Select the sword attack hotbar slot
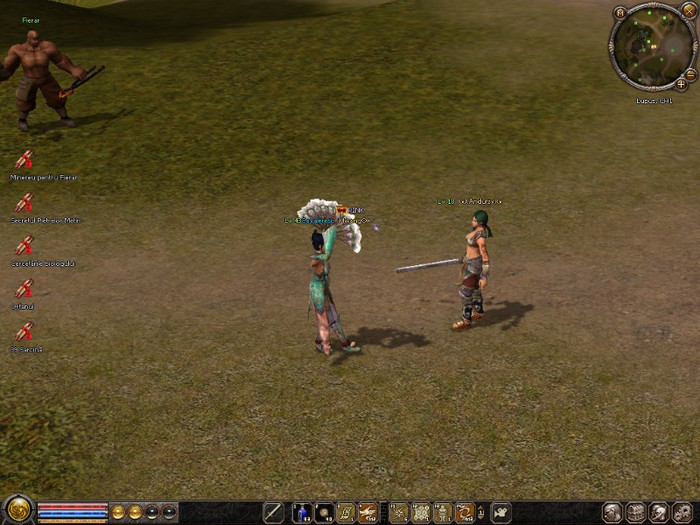This screenshot has width=700, height=525. [273, 513]
